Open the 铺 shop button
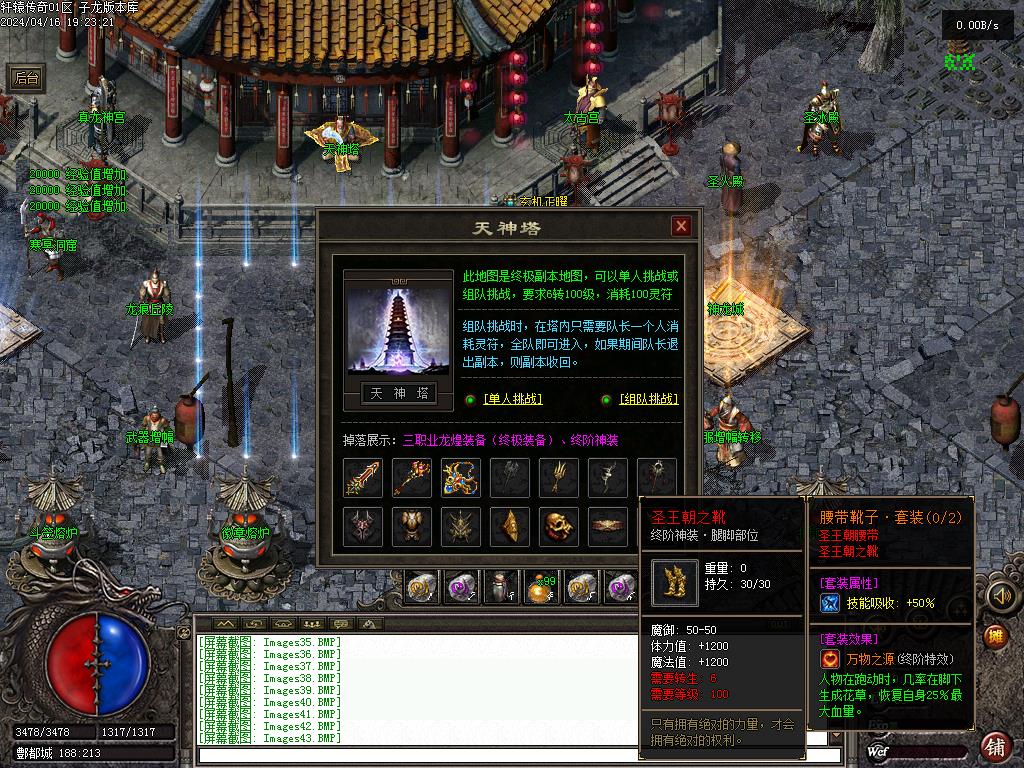Screen dimensions: 1024x768 click(995, 745)
